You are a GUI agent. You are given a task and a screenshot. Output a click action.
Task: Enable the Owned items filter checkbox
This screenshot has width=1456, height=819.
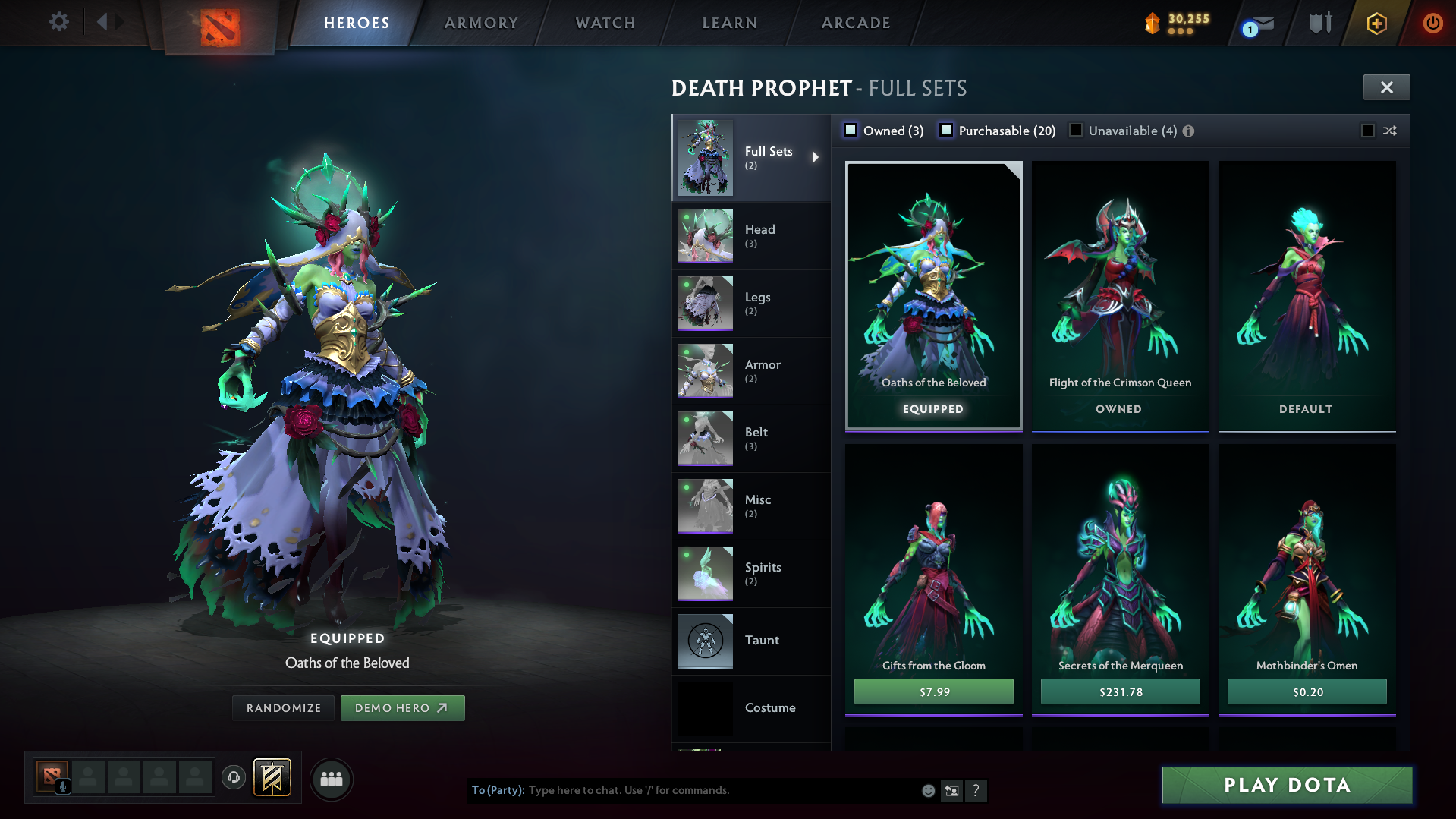pos(851,131)
